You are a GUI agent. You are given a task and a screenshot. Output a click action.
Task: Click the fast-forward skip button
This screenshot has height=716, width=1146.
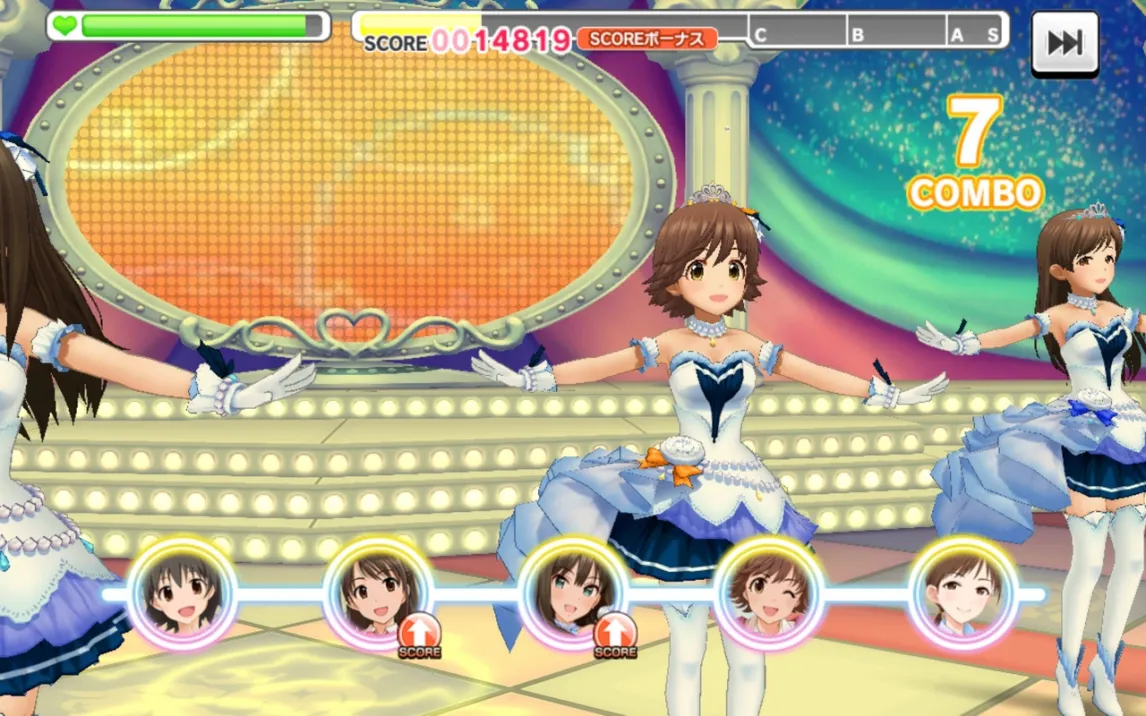(x=1065, y=42)
